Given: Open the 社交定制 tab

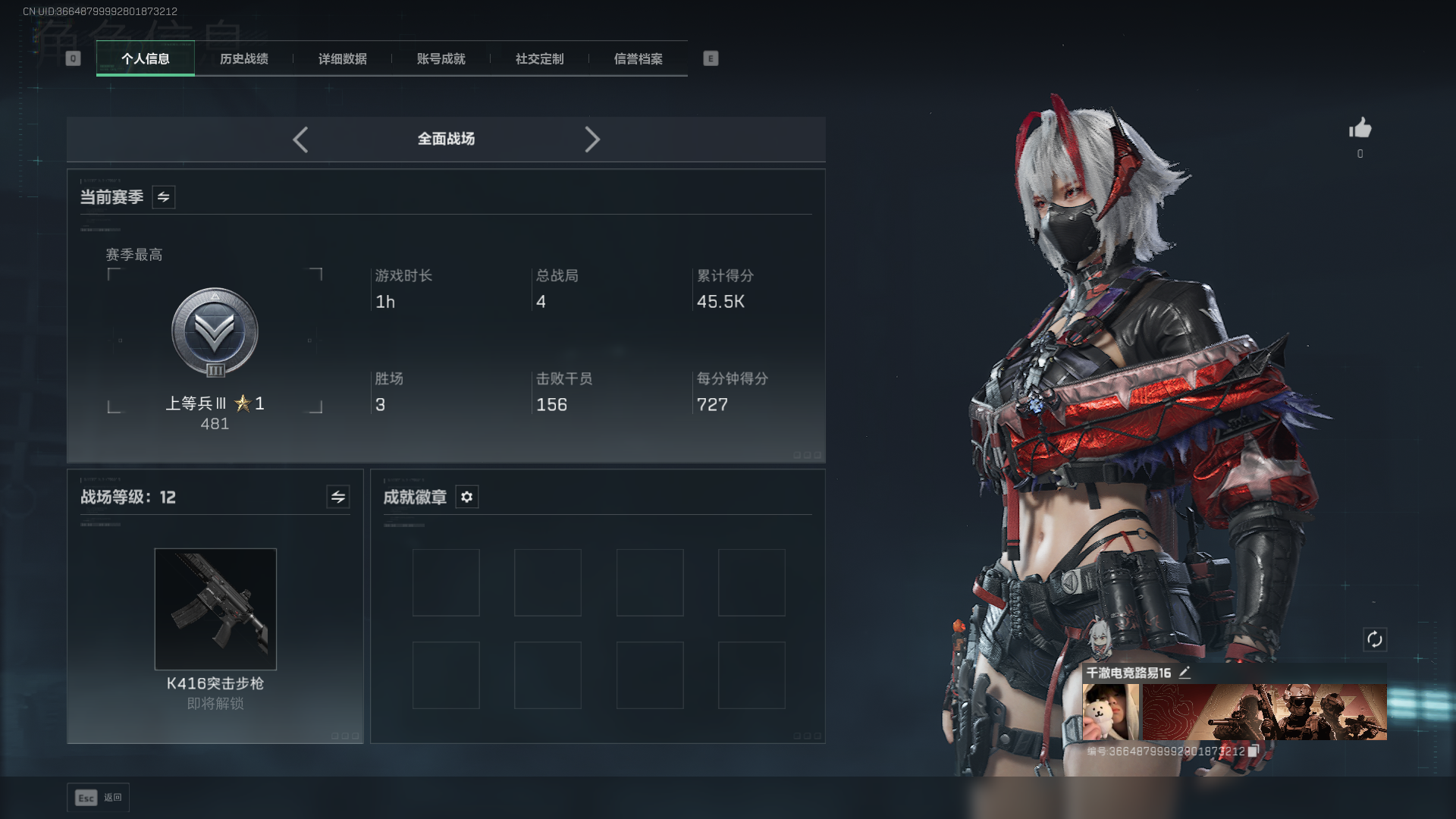Looking at the screenshot, I should (x=540, y=59).
